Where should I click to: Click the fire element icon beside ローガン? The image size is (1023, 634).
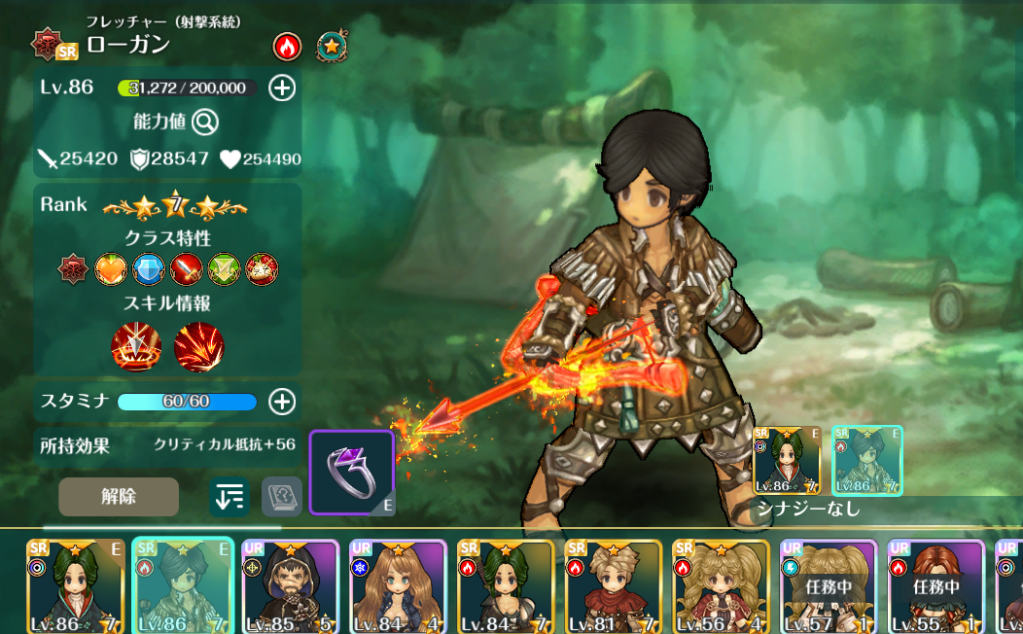(x=287, y=45)
